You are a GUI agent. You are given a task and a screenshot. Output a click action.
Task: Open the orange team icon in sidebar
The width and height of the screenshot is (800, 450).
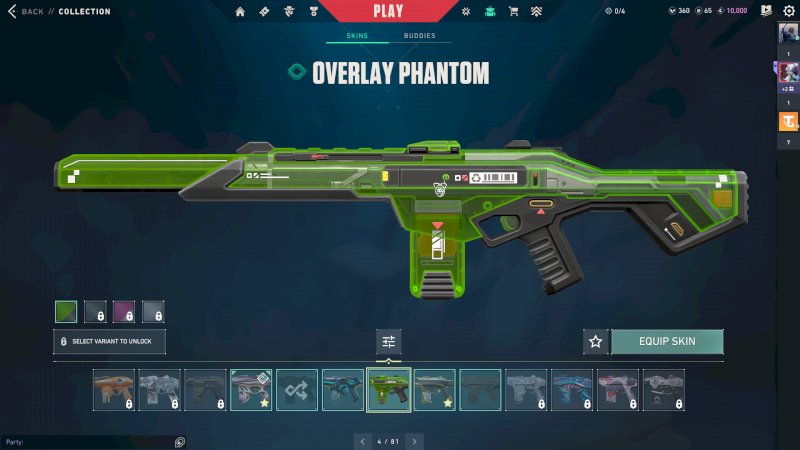point(788,122)
